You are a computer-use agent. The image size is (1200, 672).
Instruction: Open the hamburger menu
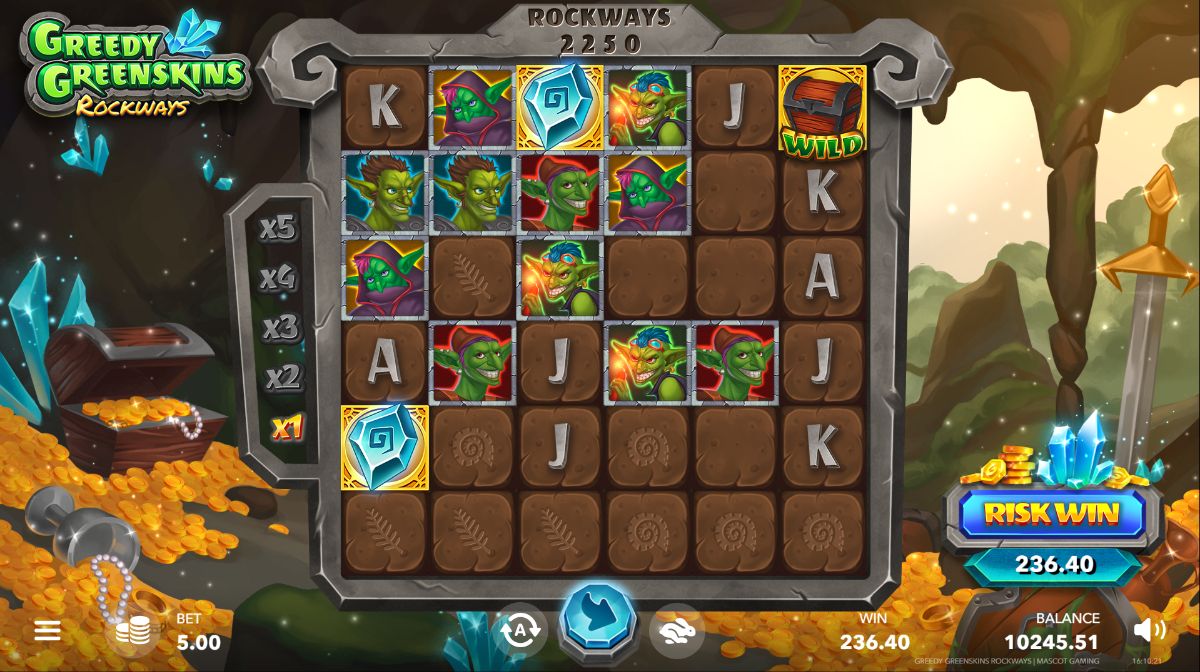point(47,630)
